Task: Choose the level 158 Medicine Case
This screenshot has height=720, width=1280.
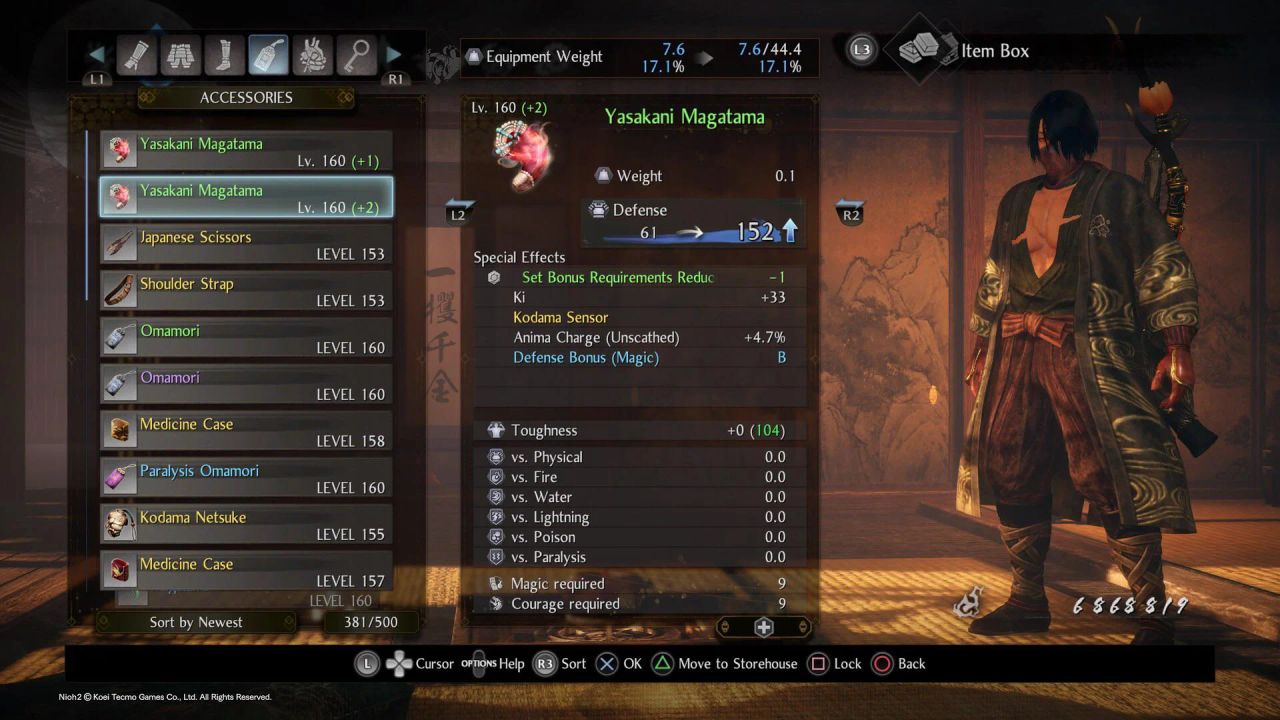Action: [x=246, y=432]
